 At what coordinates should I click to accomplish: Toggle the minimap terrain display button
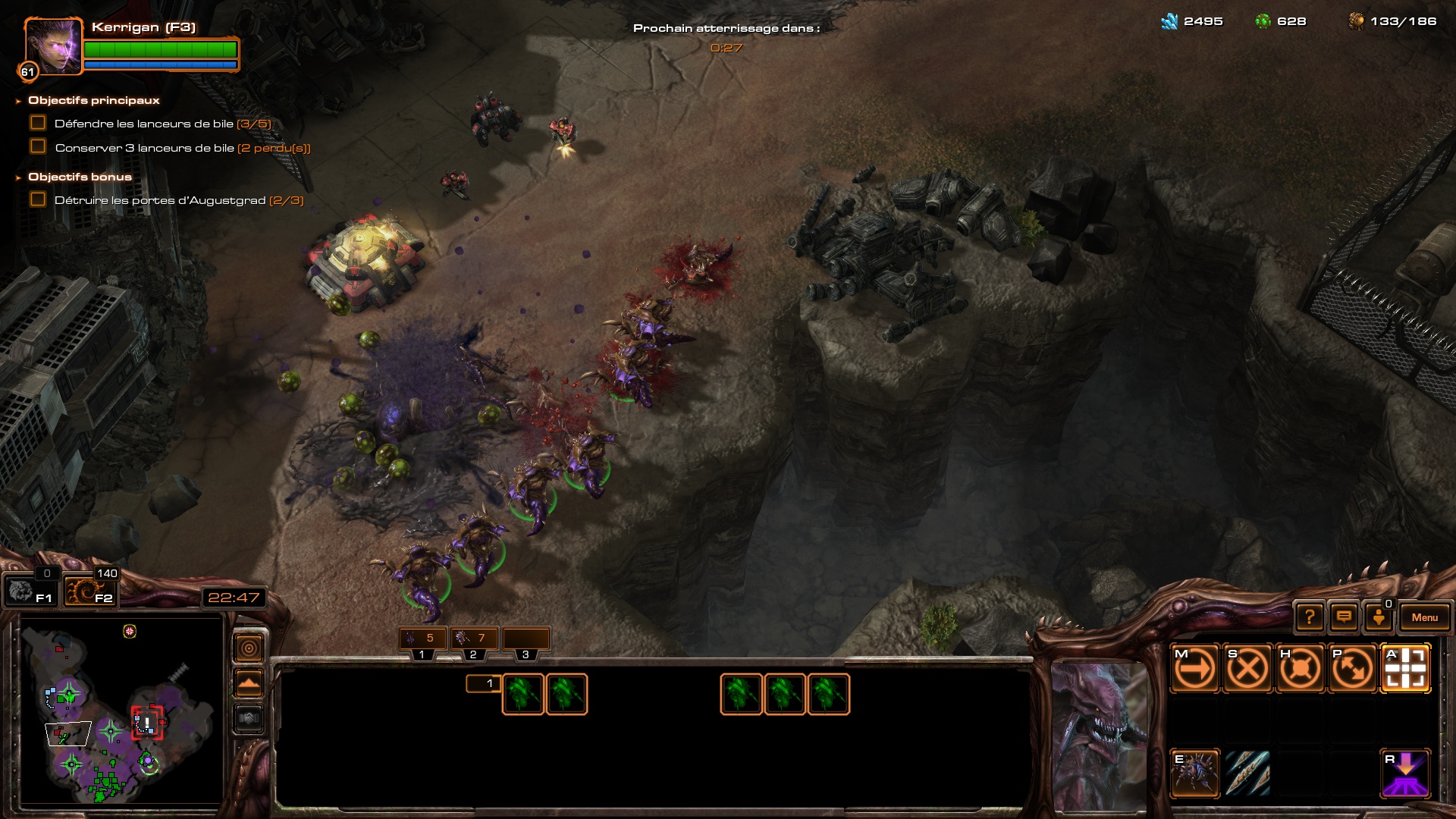click(249, 683)
